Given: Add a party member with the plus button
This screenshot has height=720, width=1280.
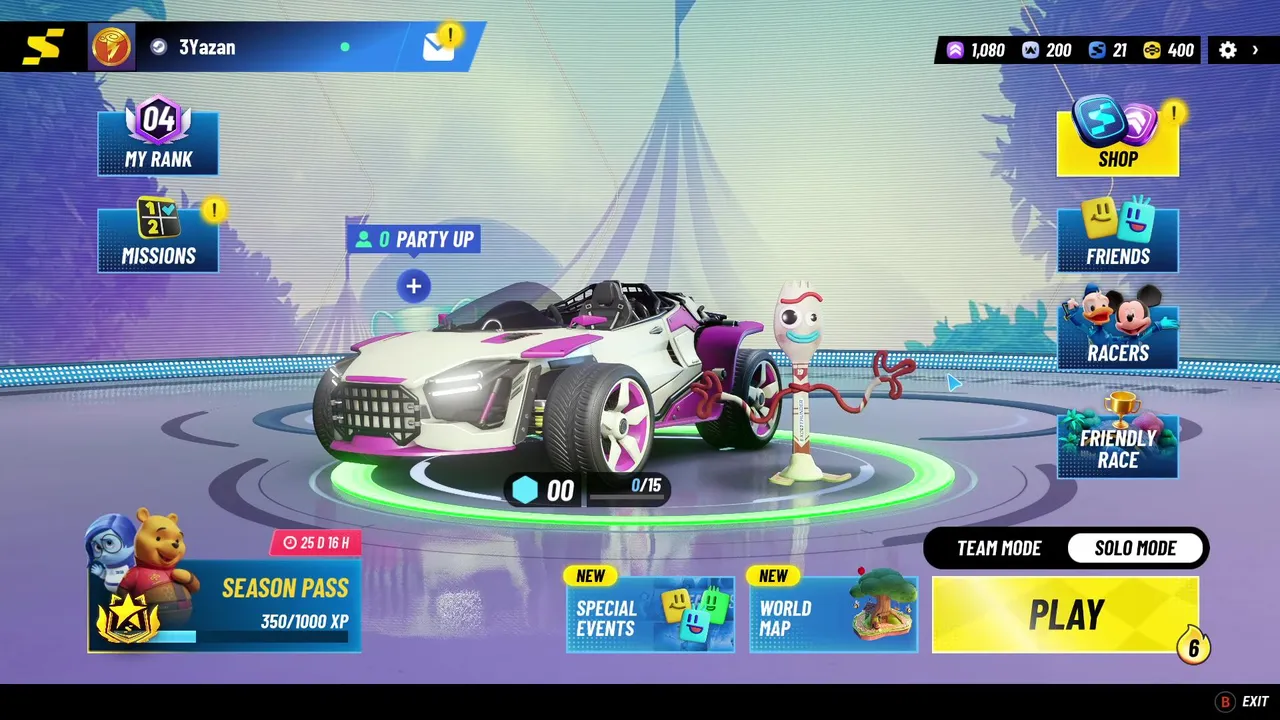Looking at the screenshot, I should point(413,287).
